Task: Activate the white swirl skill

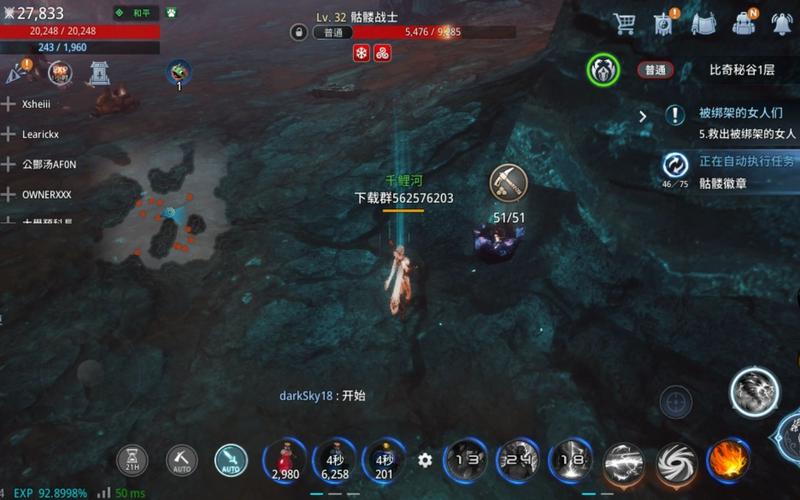Action: click(676, 461)
